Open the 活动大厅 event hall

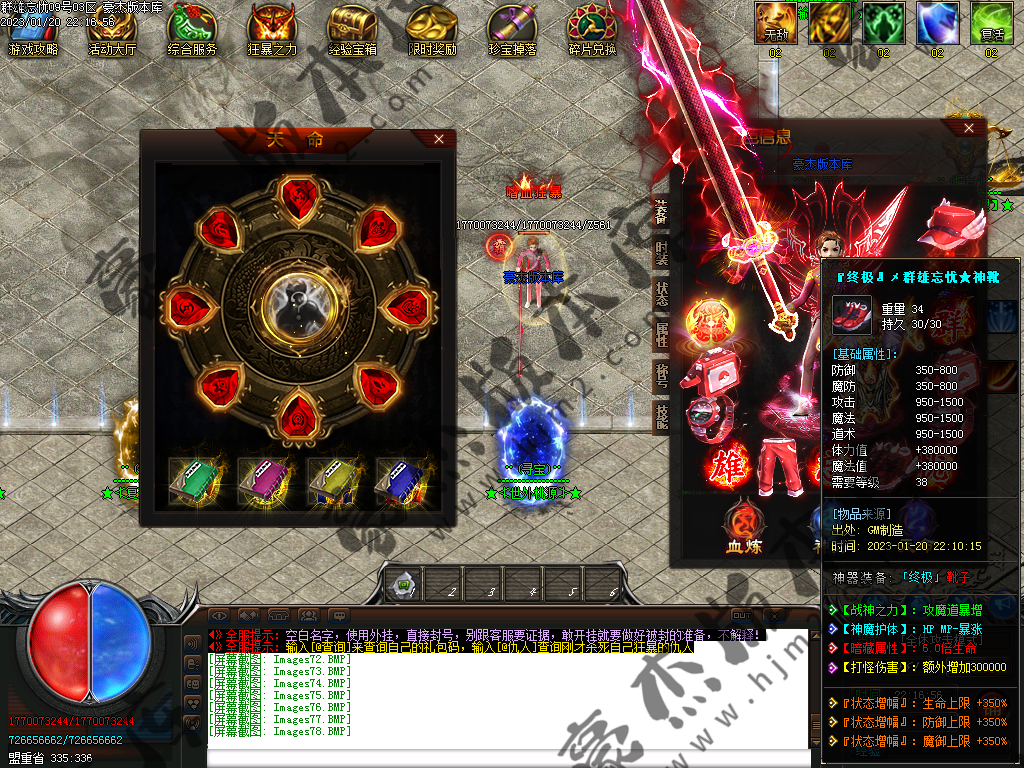coord(112,30)
